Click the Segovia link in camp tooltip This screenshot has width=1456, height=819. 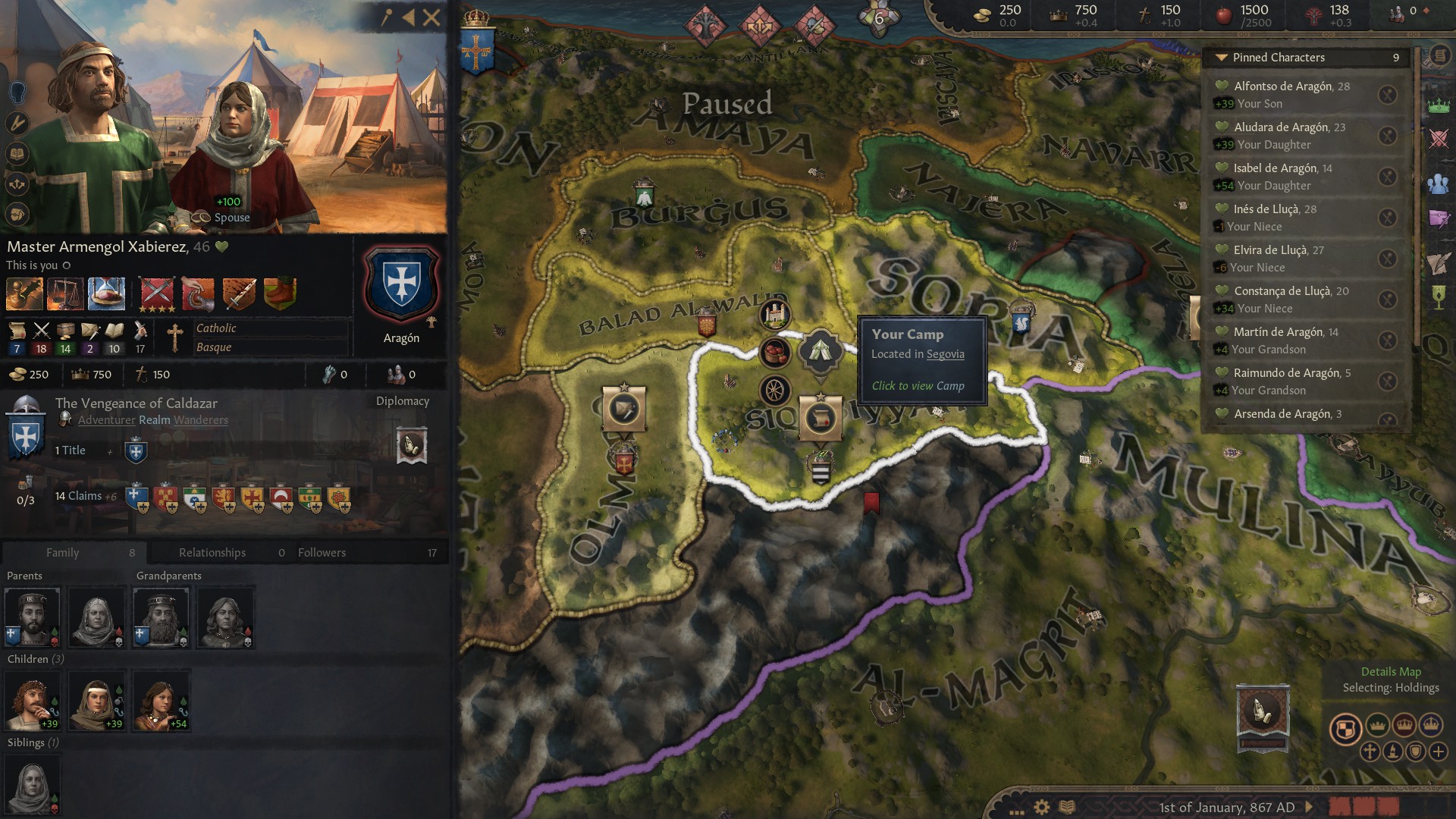tap(945, 354)
